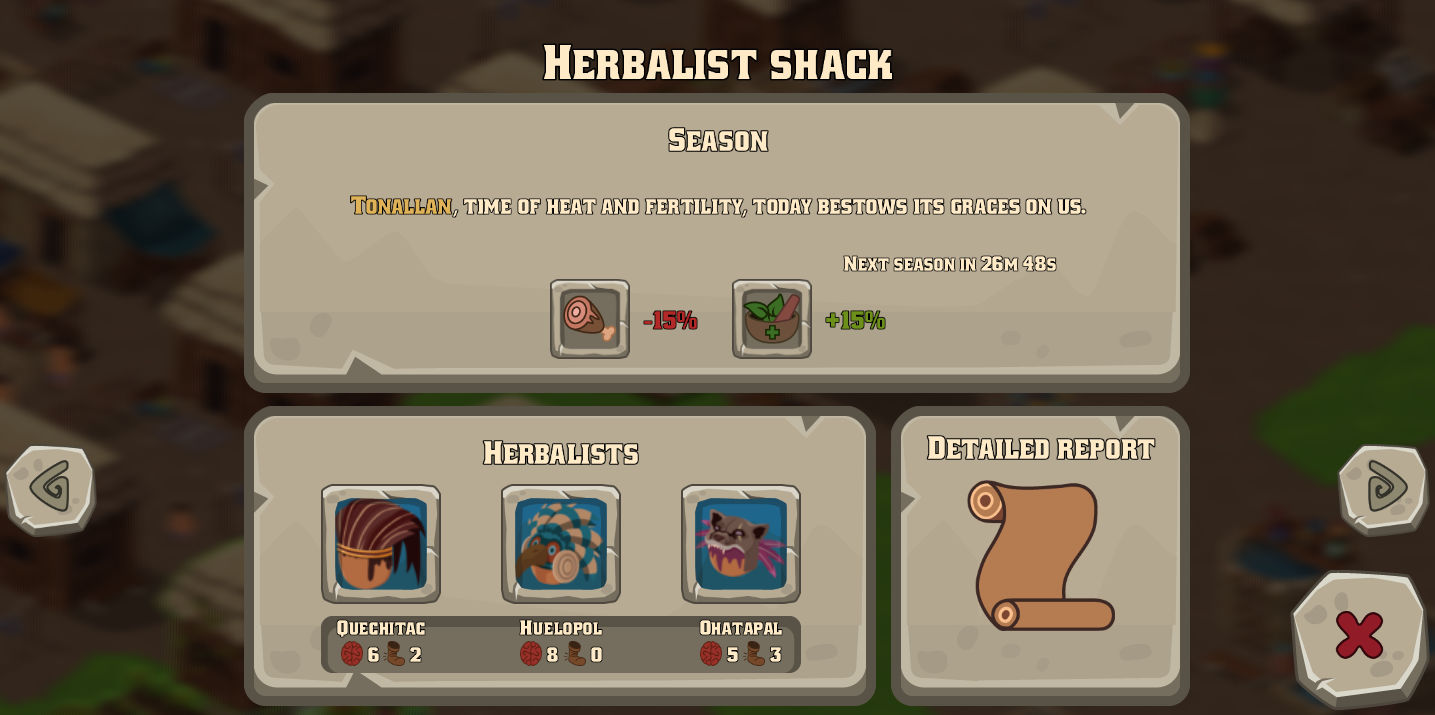Click the meat season penalty icon
The height and width of the screenshot is (715, 1435).
point(590,319)
